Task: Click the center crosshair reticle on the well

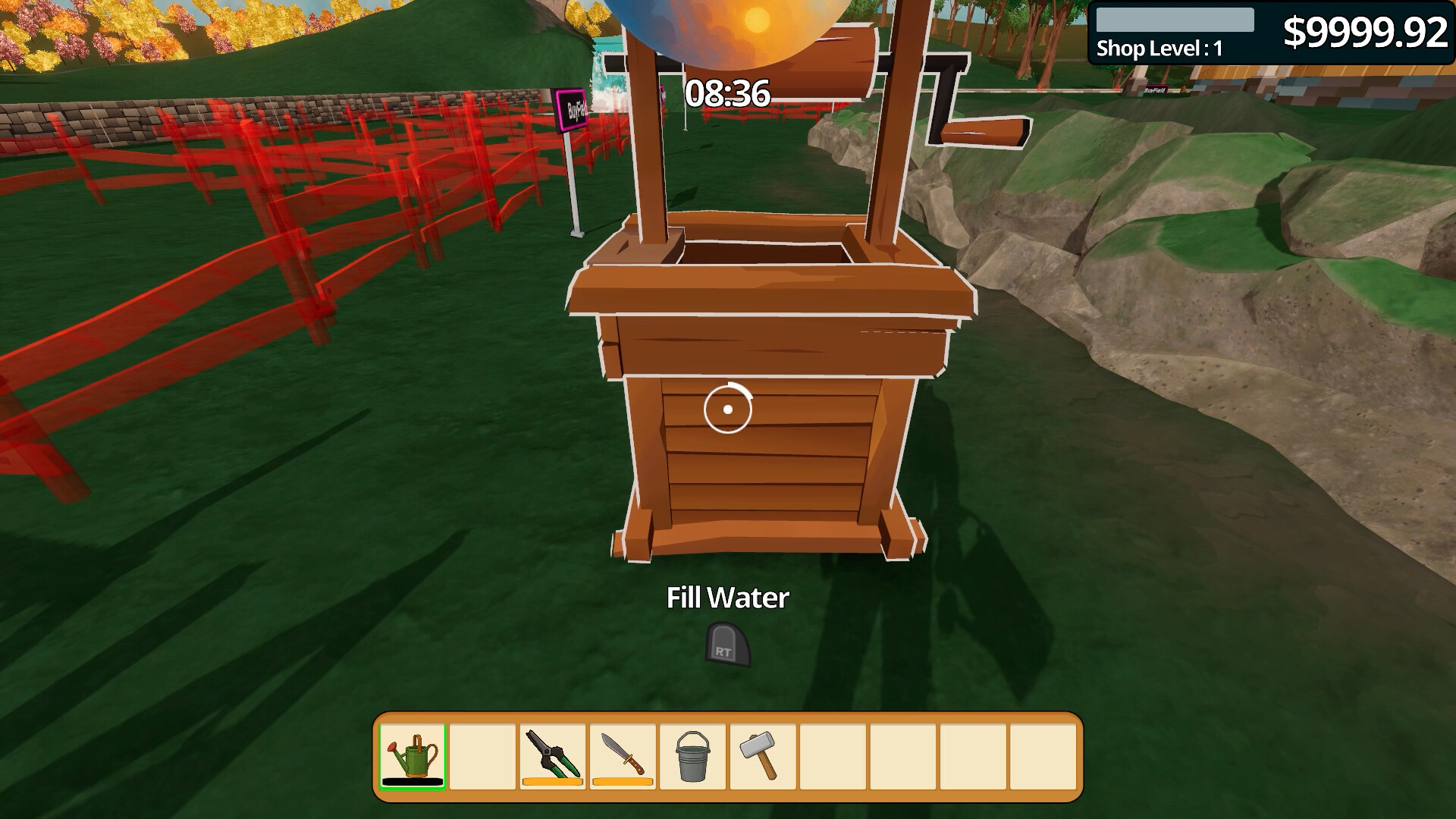Action: click(x=728, y=409)
